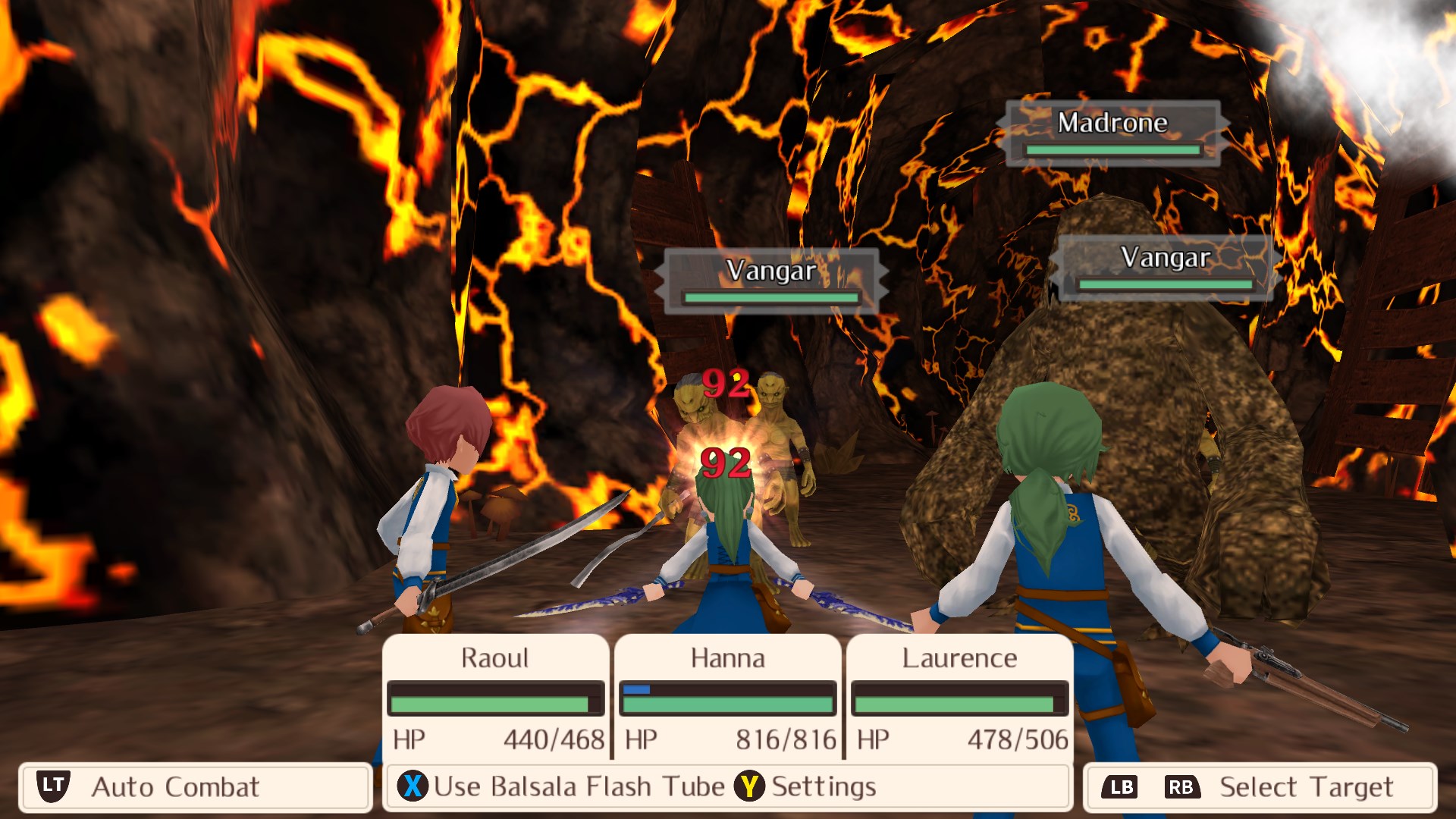Viewport: 1456px width, 819px height.
Task: Enable Auto Combat
Action: [x=195, y=787]
